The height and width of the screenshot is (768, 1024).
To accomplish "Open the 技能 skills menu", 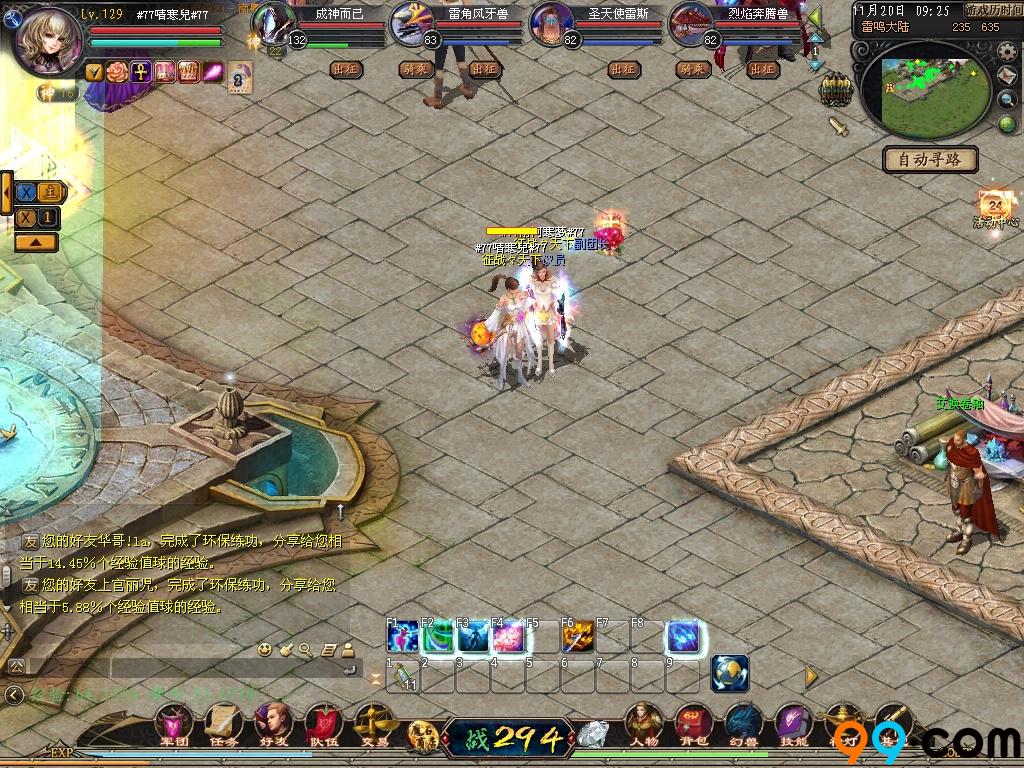I will (793, 724).
